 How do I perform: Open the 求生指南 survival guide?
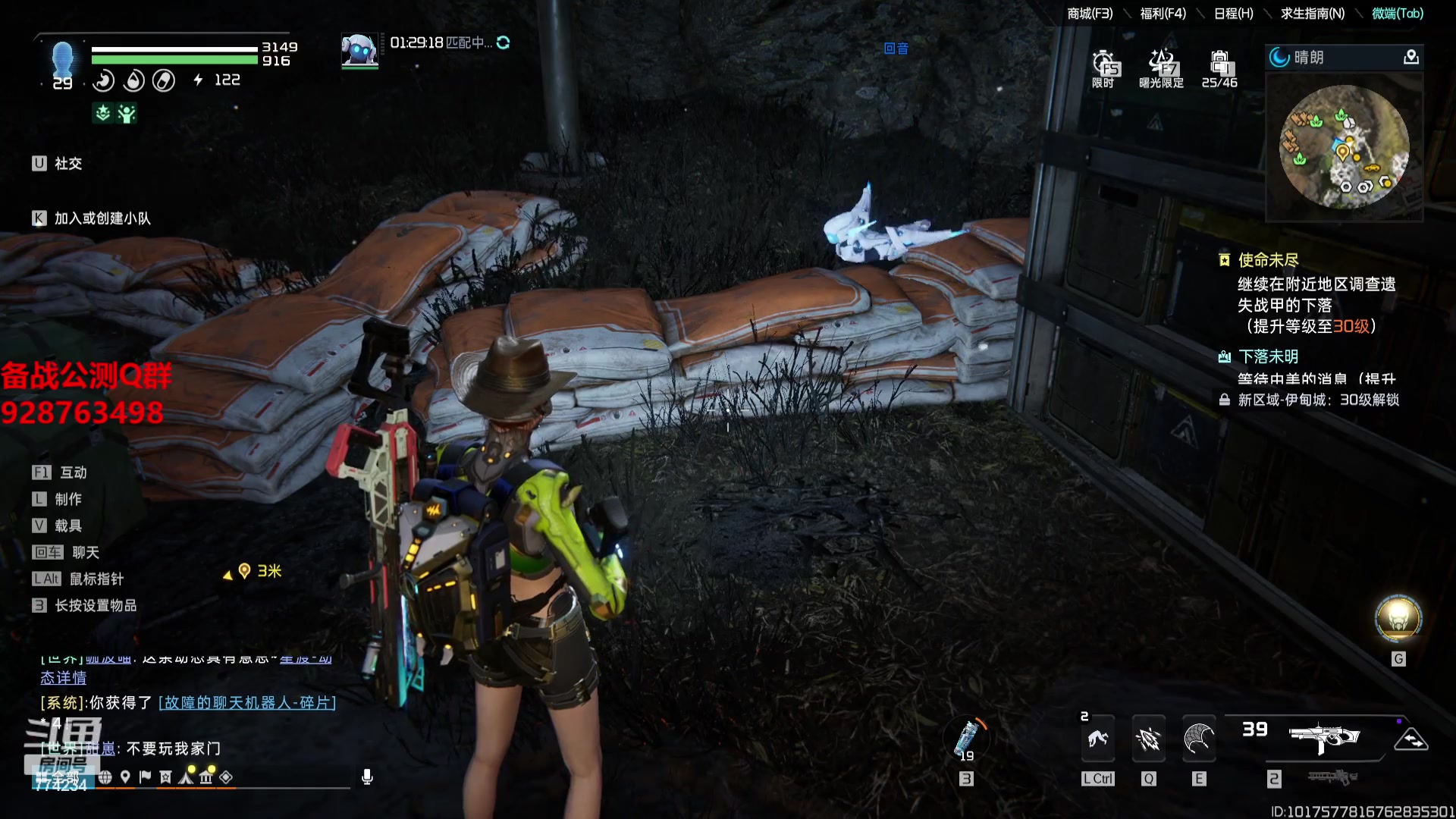[1312, 14]
